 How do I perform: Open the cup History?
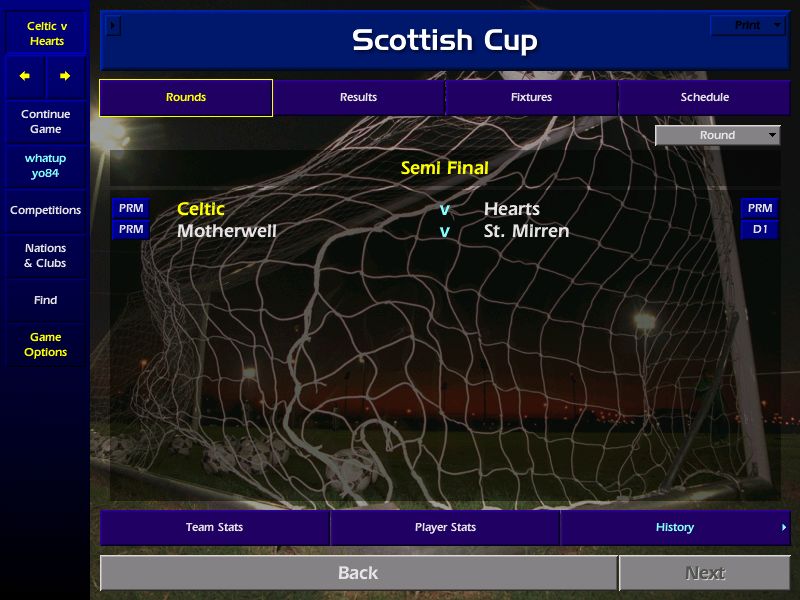[x=675, y=527]
